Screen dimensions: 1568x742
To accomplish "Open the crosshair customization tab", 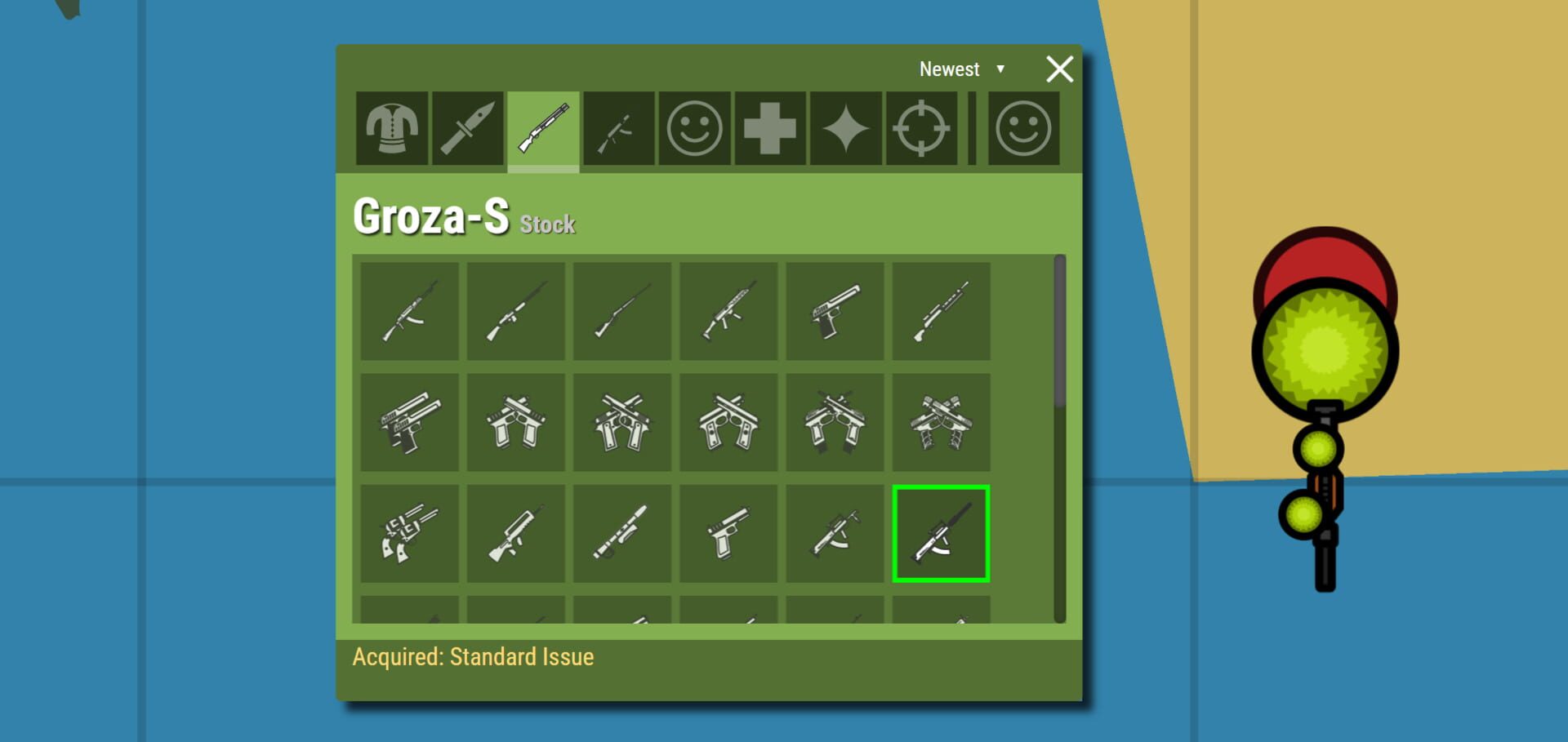I will (x=921, y=128).
